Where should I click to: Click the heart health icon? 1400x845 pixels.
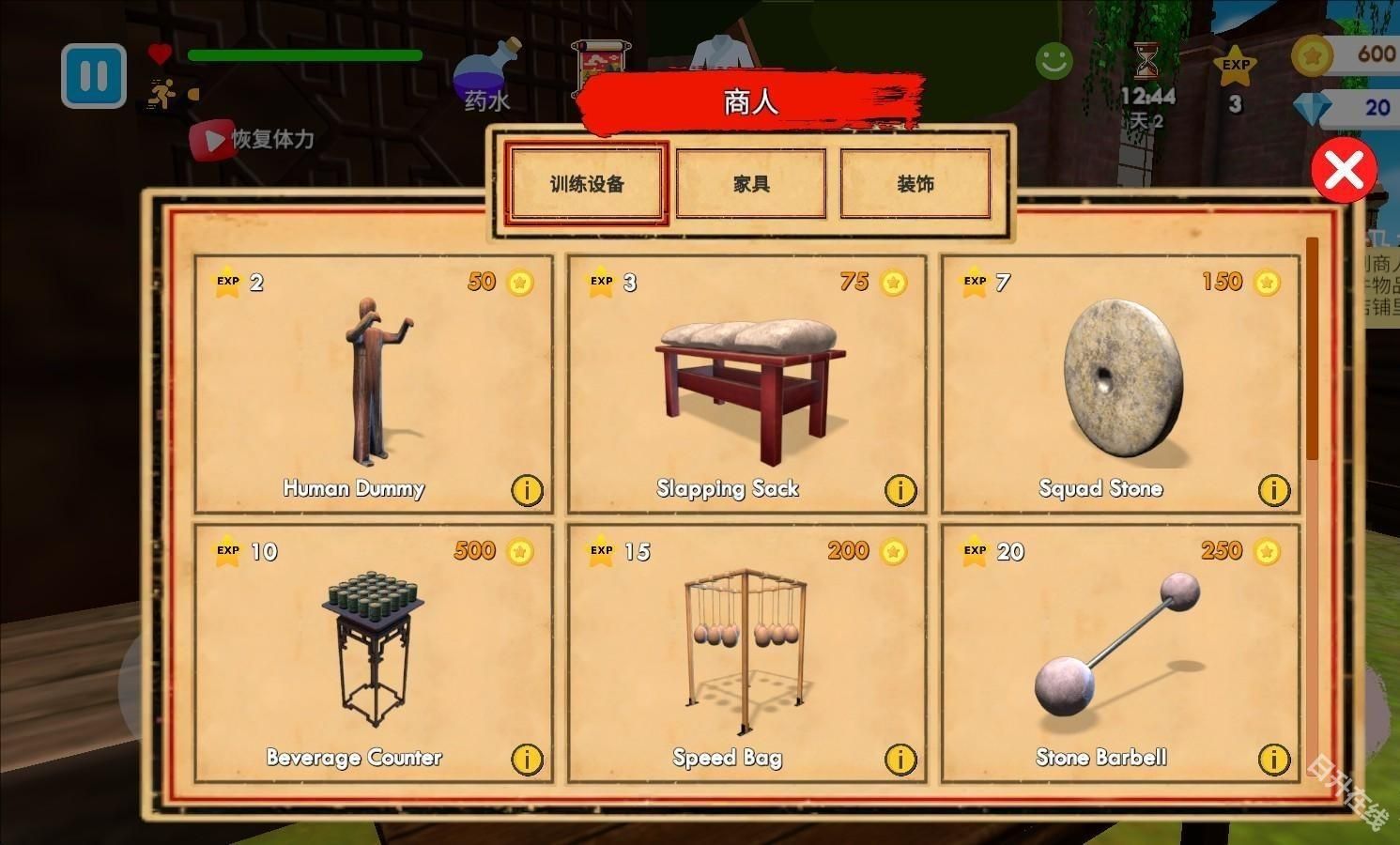pos(160,54)
